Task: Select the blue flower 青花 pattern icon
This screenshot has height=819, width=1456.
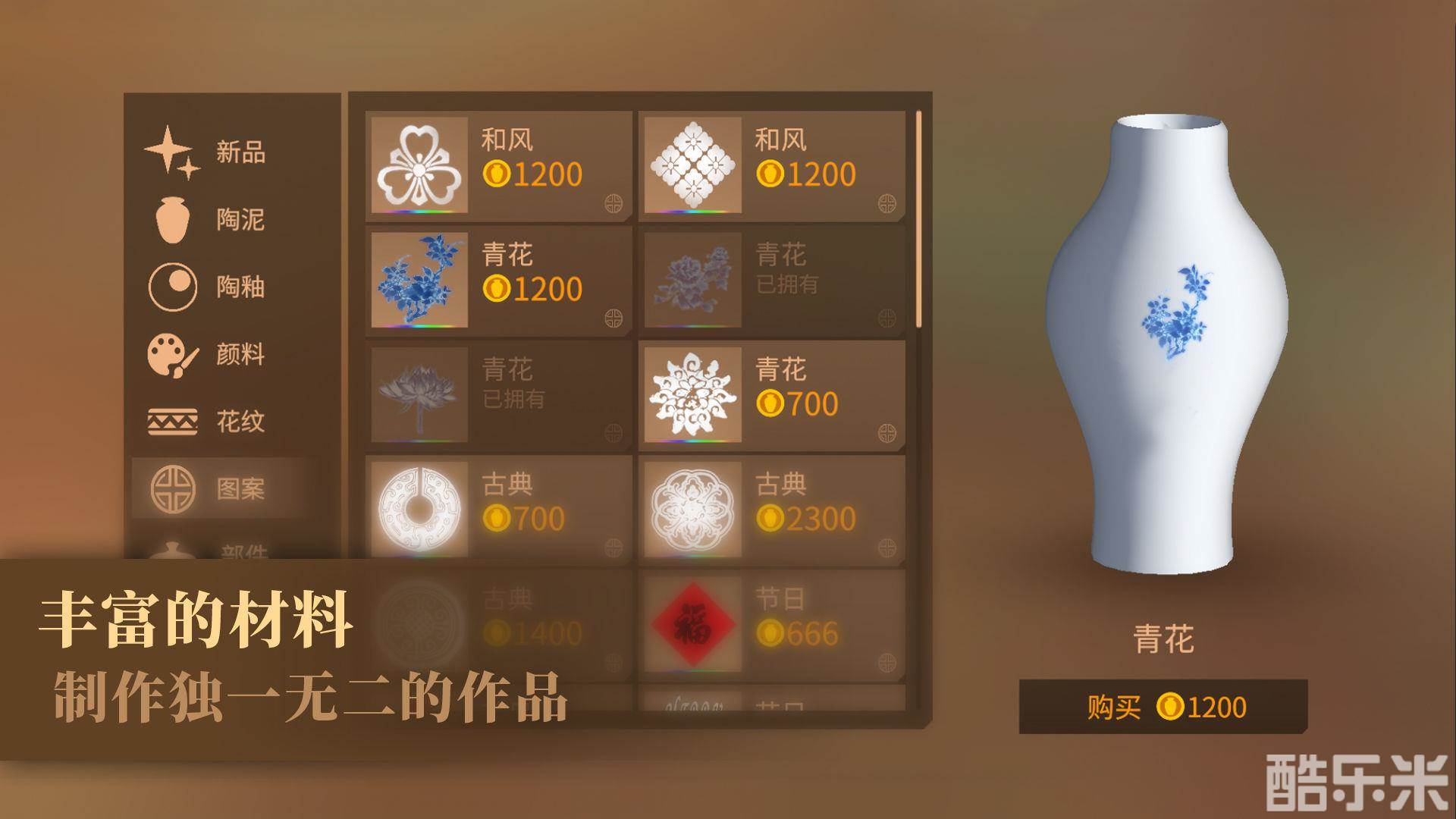Action: (419, 281)
